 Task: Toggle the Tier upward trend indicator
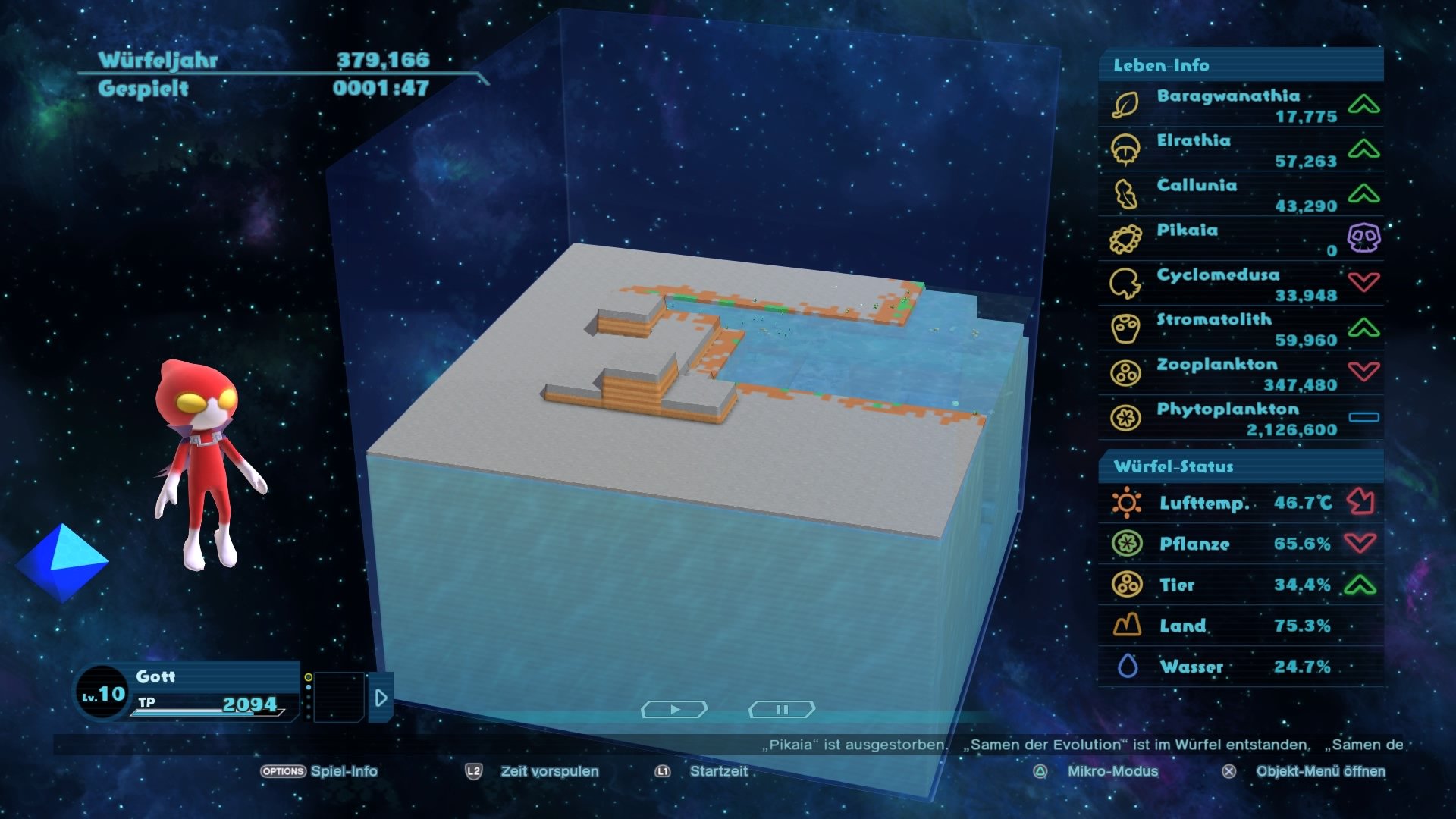coord(1361,585)
